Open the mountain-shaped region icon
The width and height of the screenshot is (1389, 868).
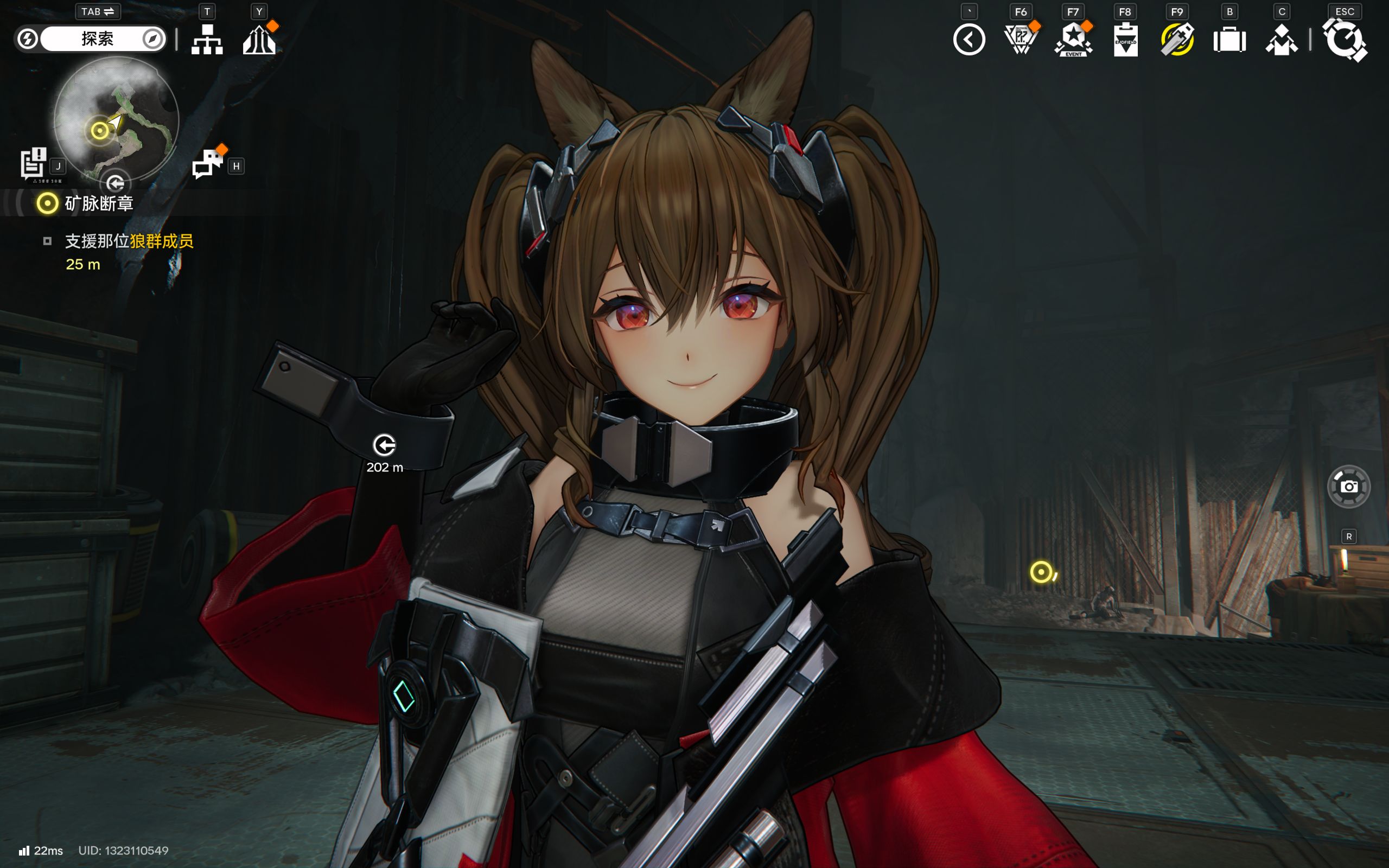click(259, 40)
